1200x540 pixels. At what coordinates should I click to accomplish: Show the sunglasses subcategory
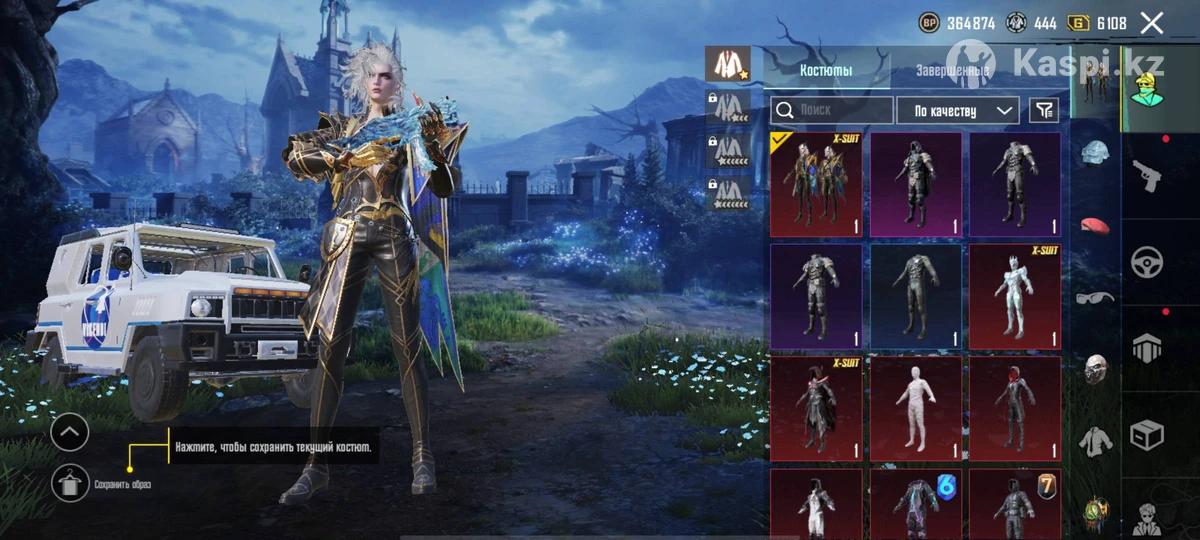click(x=1097, y=297)
